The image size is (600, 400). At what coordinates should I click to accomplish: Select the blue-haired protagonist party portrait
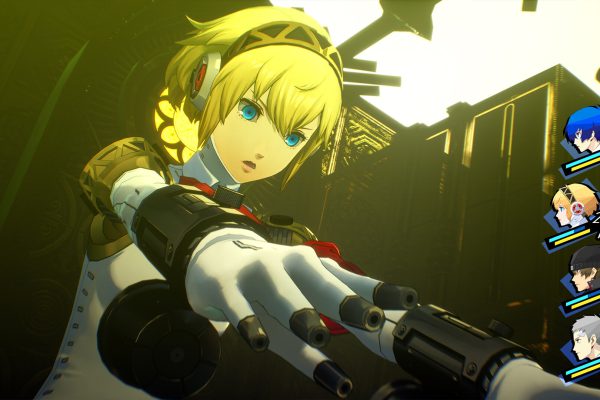click(x=581, y=131)
